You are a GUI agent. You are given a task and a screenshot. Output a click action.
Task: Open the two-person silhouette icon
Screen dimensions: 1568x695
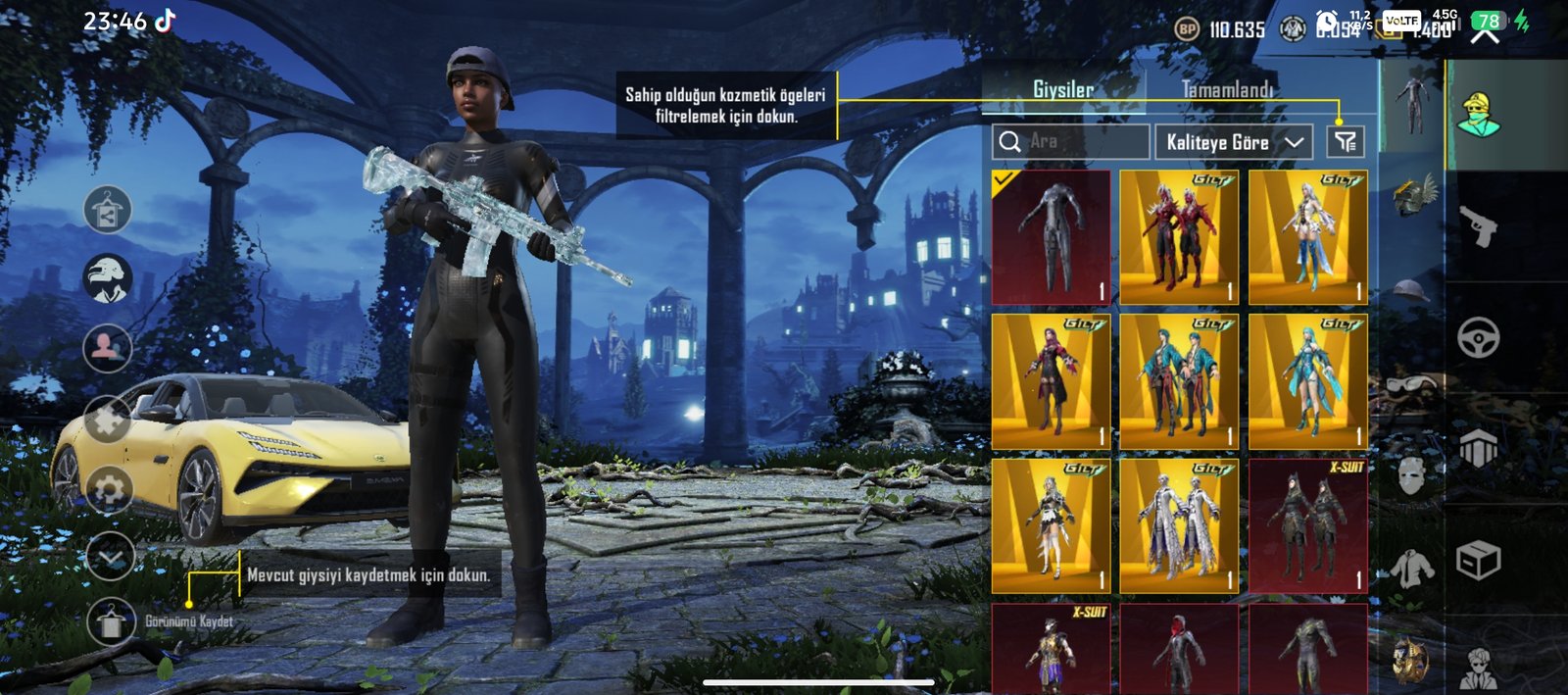pyautogui.click(x=108, y=348)
